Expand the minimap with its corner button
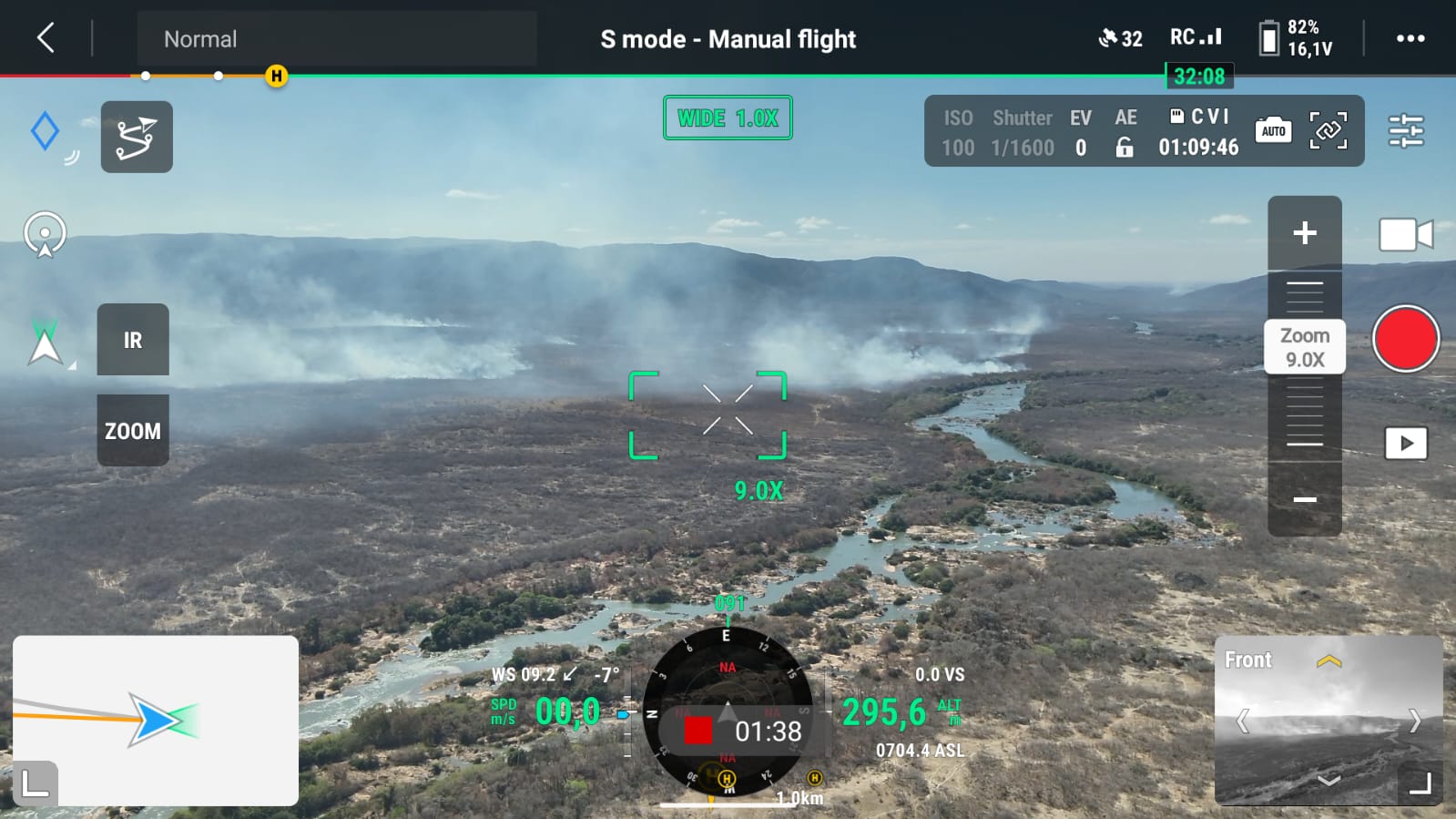Image resolution: width=1456 pixels, height=819 pixels. pos(35,783)
